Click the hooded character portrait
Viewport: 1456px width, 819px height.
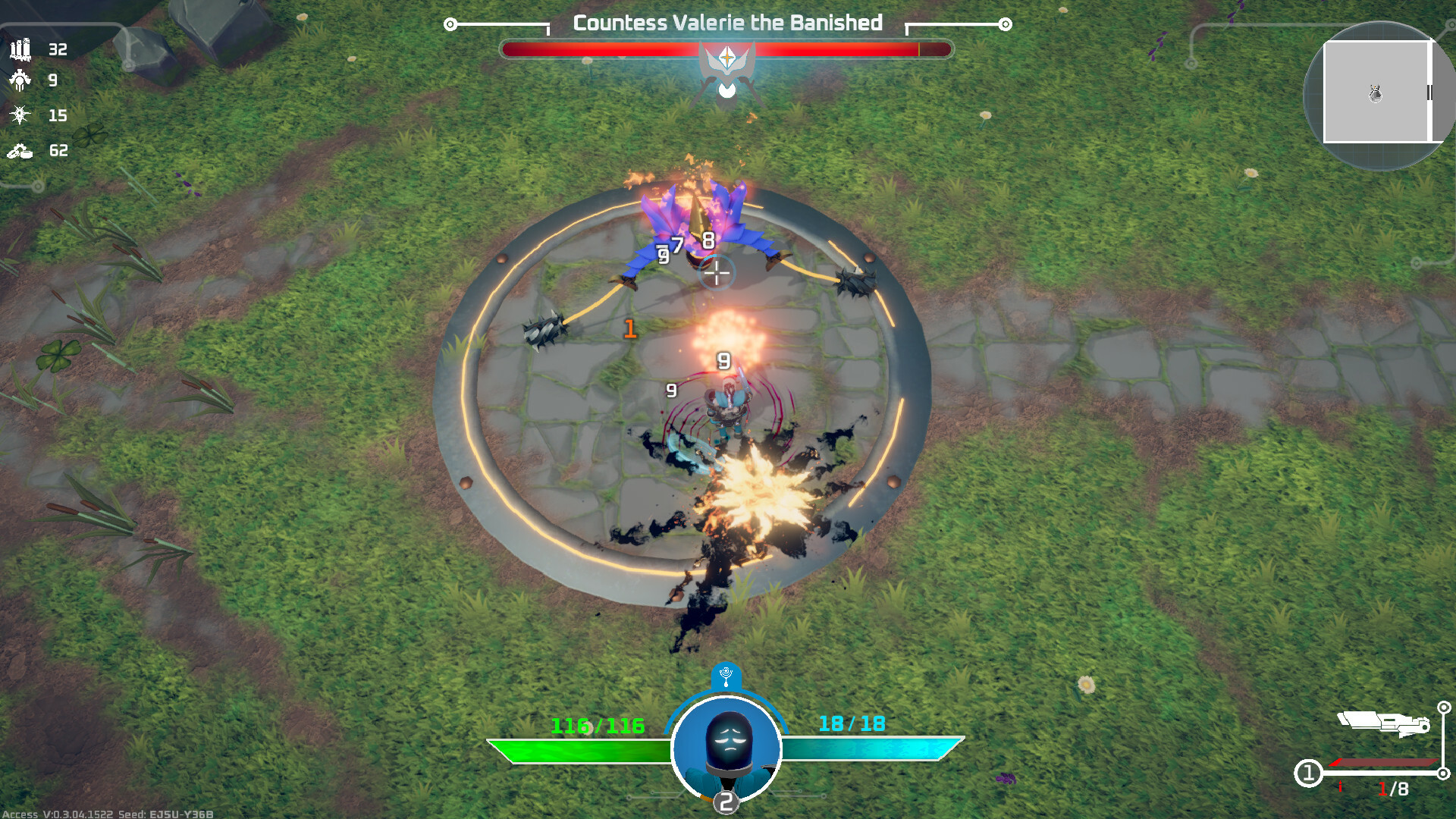point(726,748)
